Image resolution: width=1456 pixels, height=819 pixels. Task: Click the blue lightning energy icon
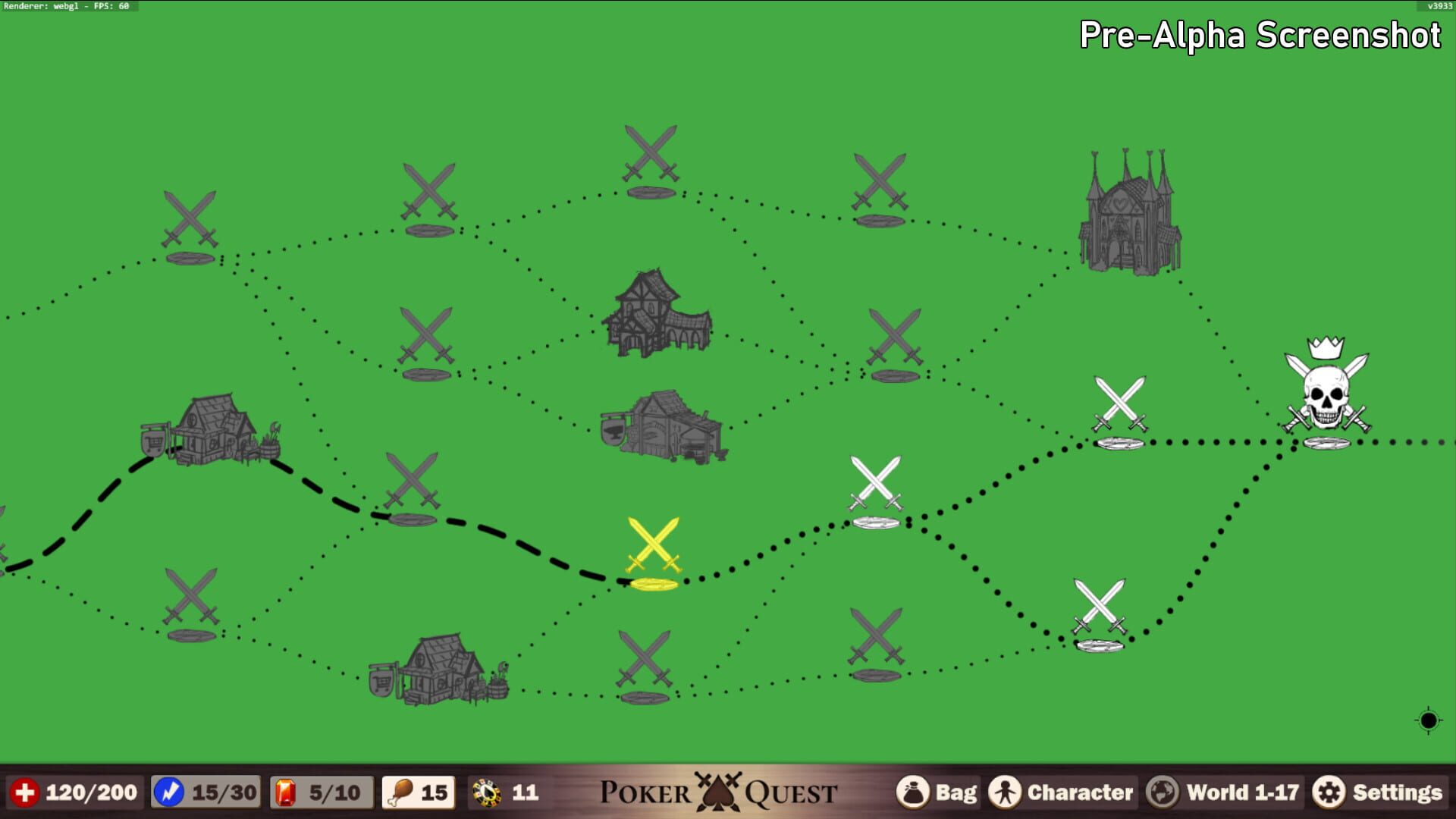(x=168, y=792)
